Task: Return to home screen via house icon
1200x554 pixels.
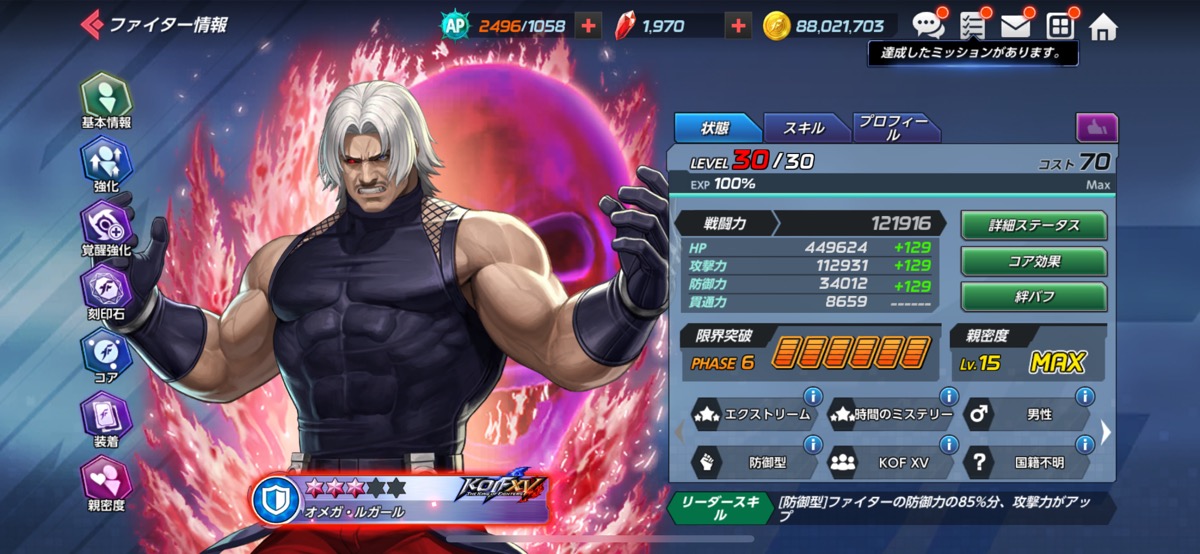Action: click(x=1103, y=26)
